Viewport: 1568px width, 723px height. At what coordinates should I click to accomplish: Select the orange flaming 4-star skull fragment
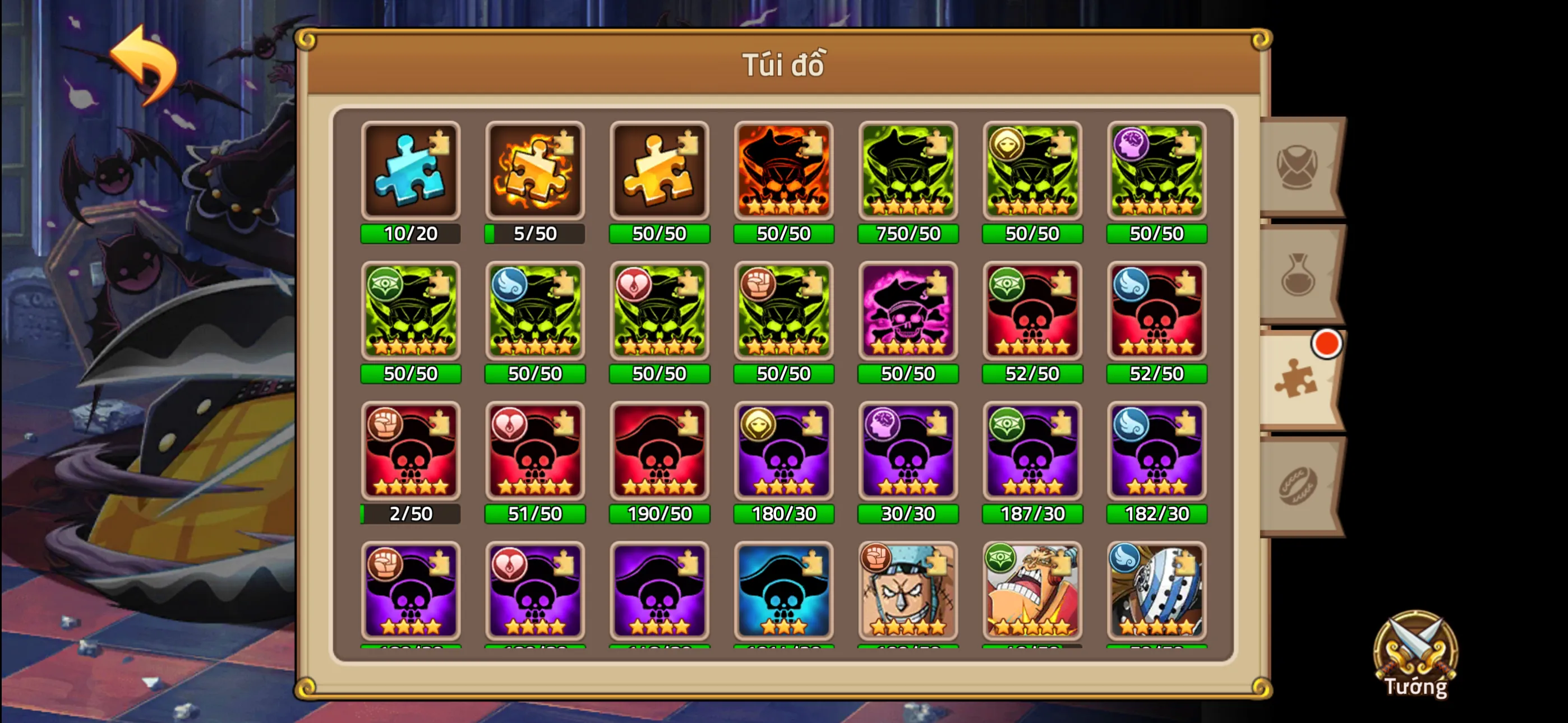tap(783, 170)
